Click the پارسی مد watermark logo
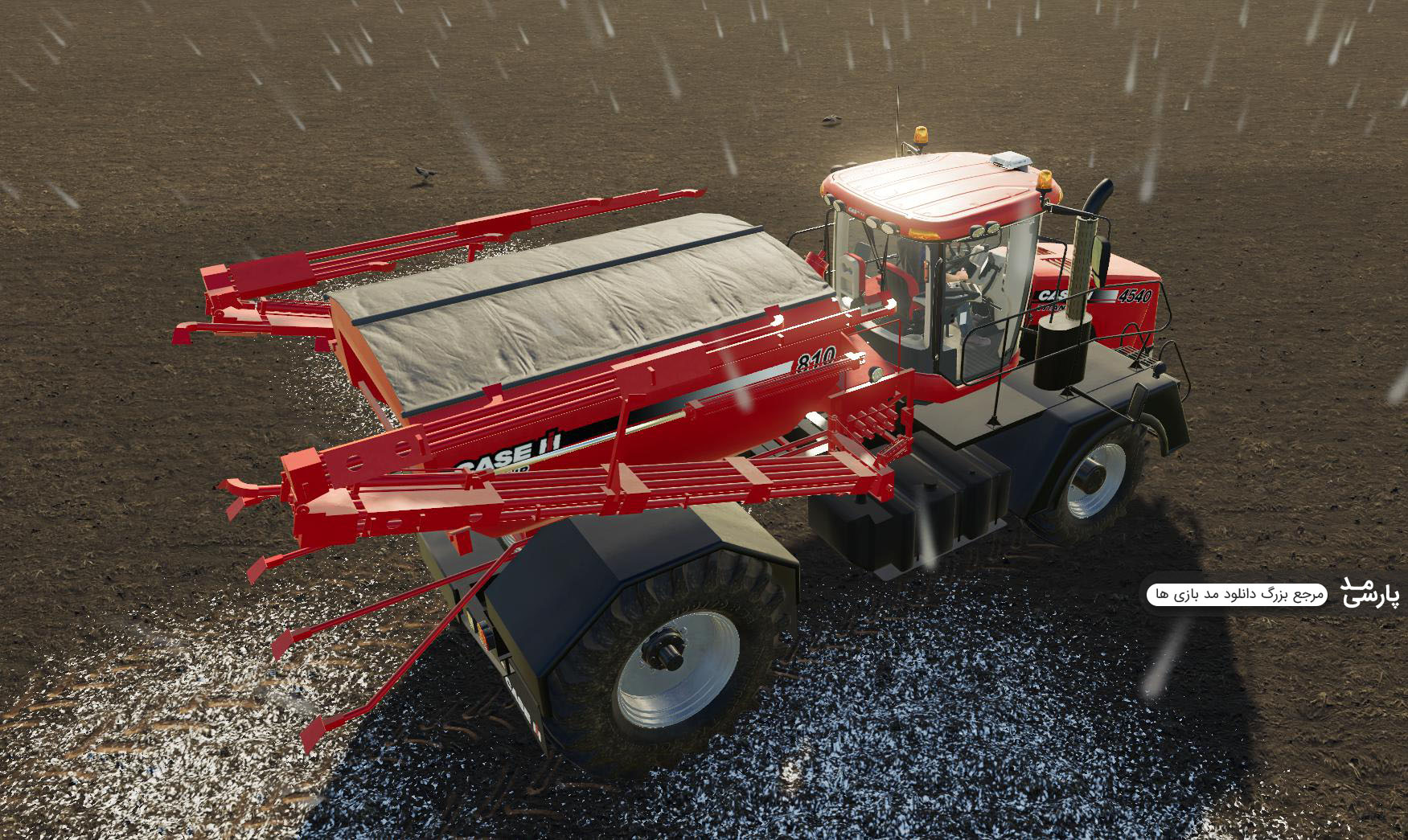This screenshot has width=1408, height=840. [1369, 591]
